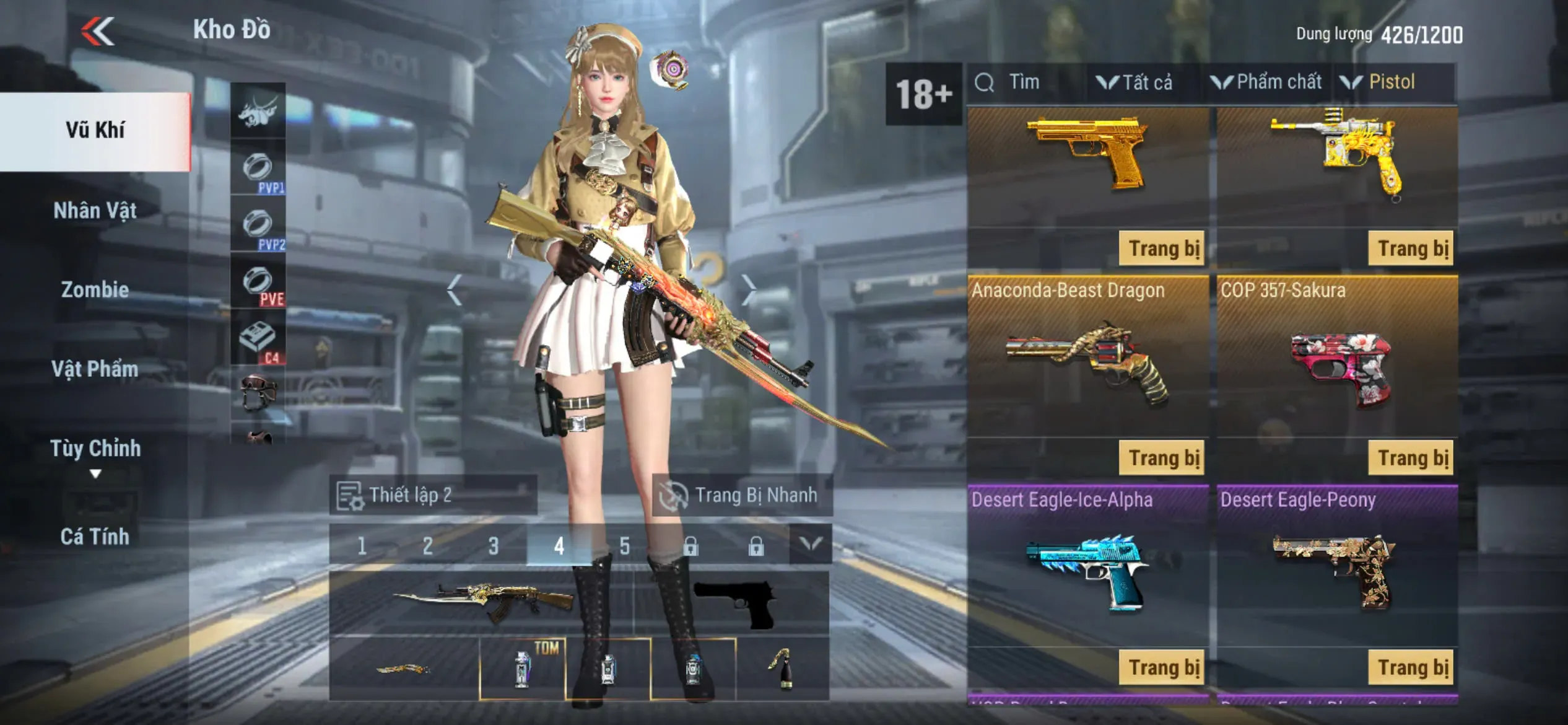The image size is (1568, 725).
Task: Open the Thiết lập 2 loadout settings
Action: (432, 495)
